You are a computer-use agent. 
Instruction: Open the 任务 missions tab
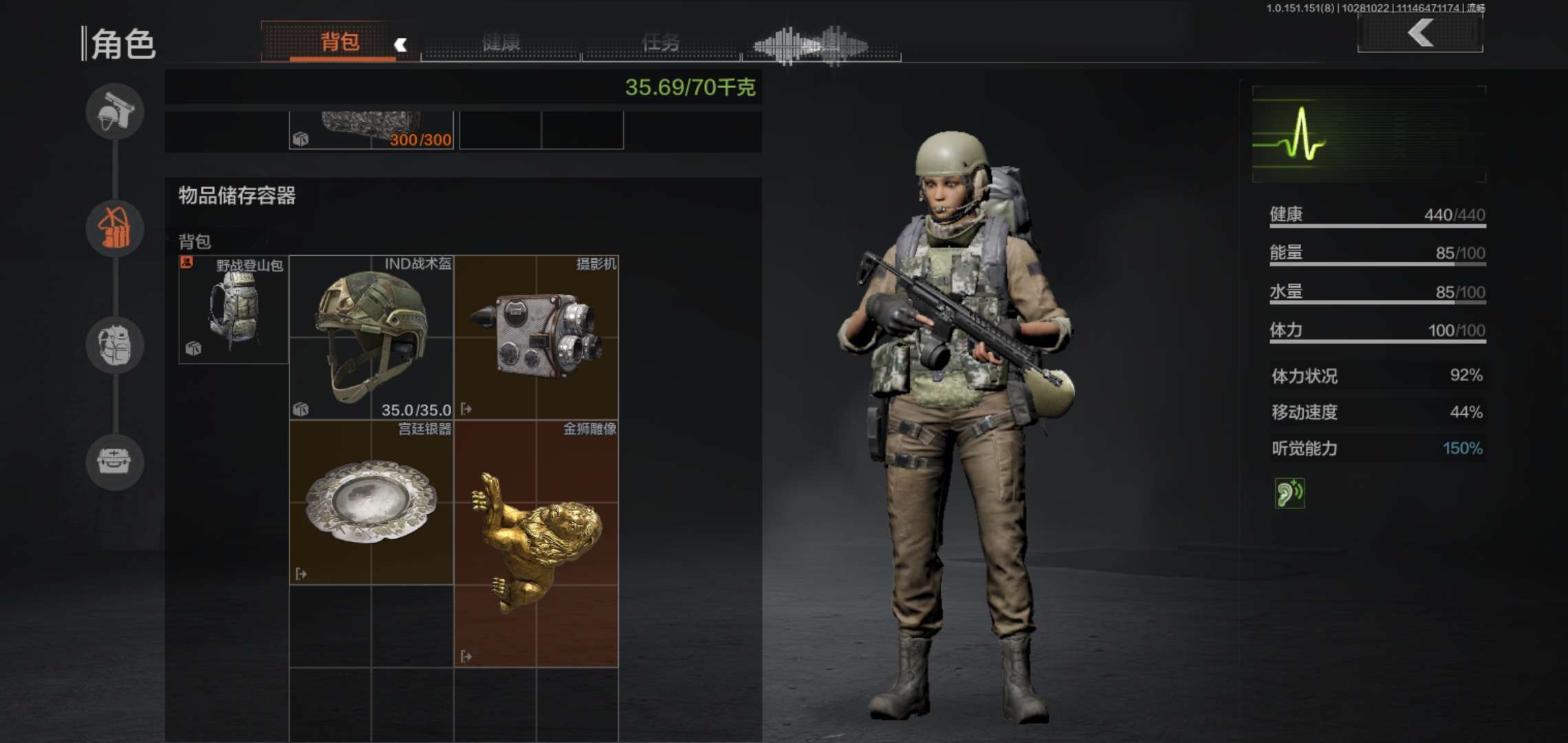point(660,43)
